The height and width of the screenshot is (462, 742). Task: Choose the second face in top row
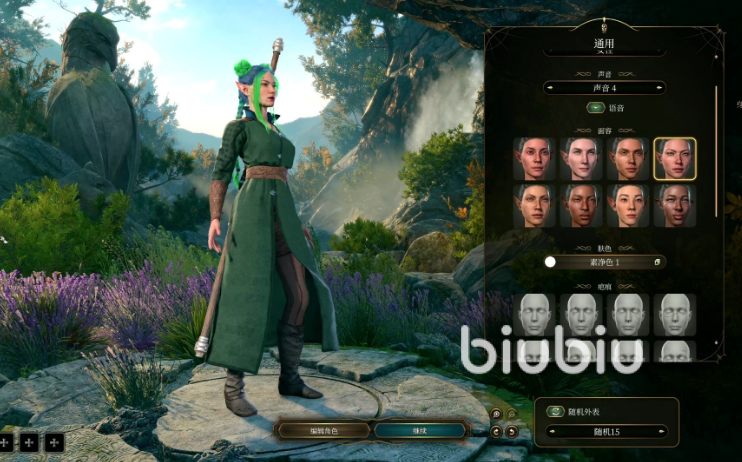[581, 158]
